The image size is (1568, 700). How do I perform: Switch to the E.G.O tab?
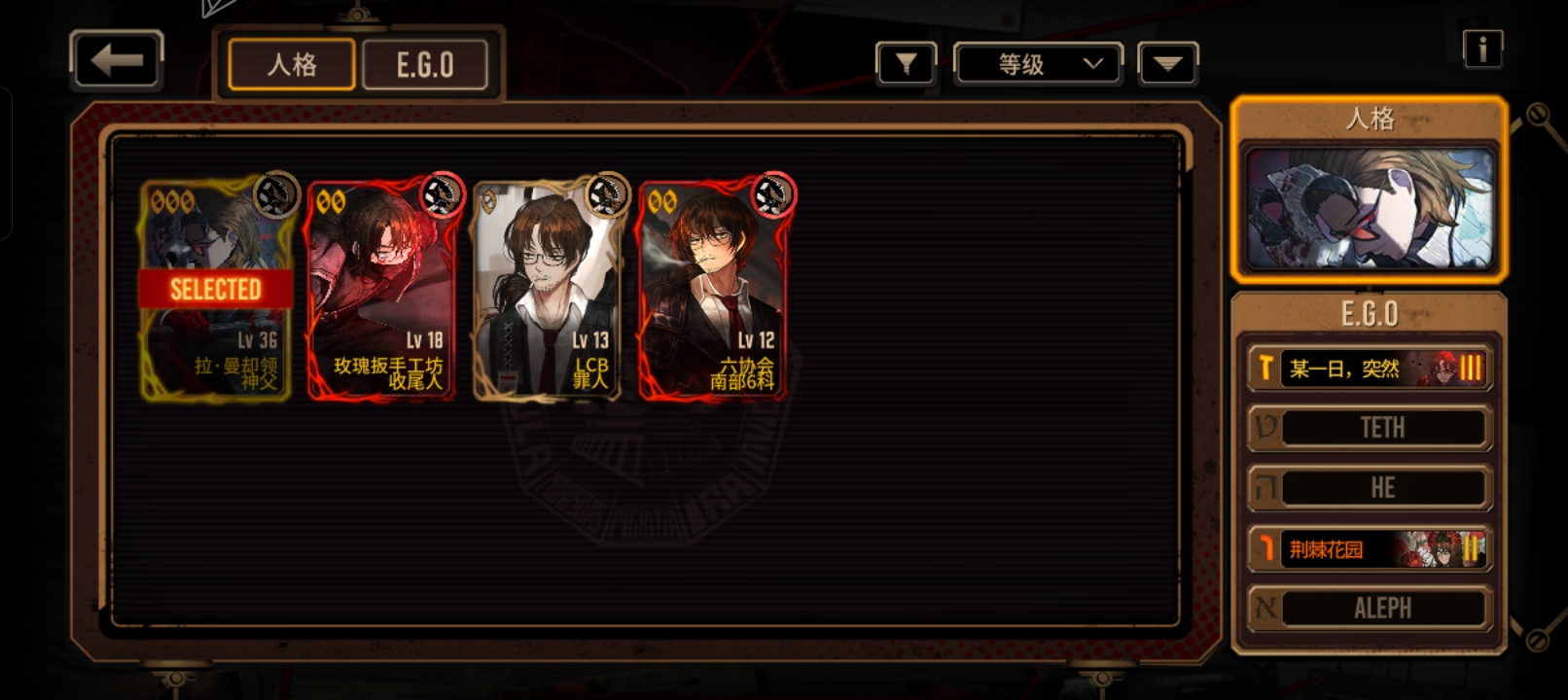click(x=425, y=65)
